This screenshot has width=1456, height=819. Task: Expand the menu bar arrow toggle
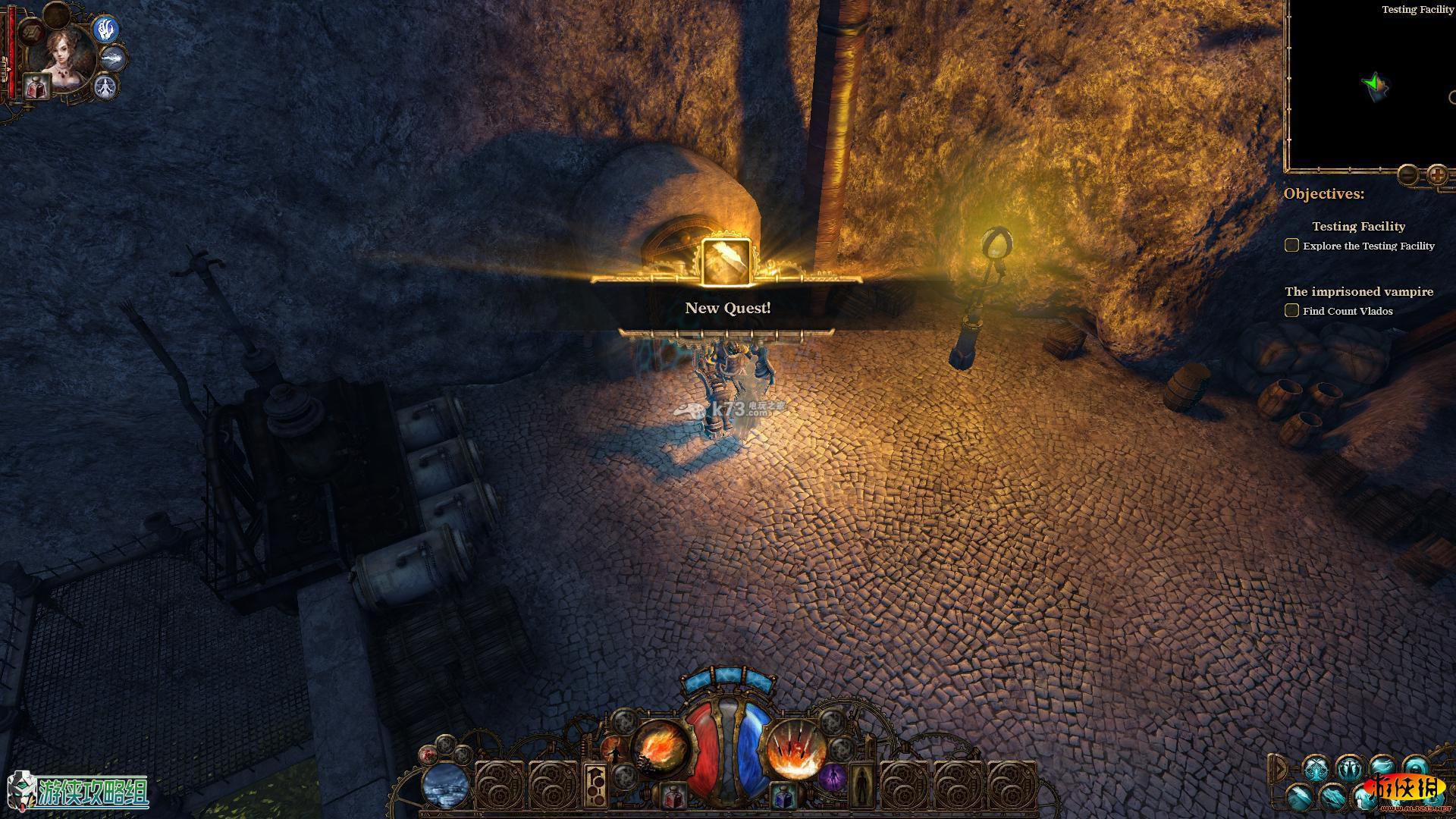coord(1279,768)
